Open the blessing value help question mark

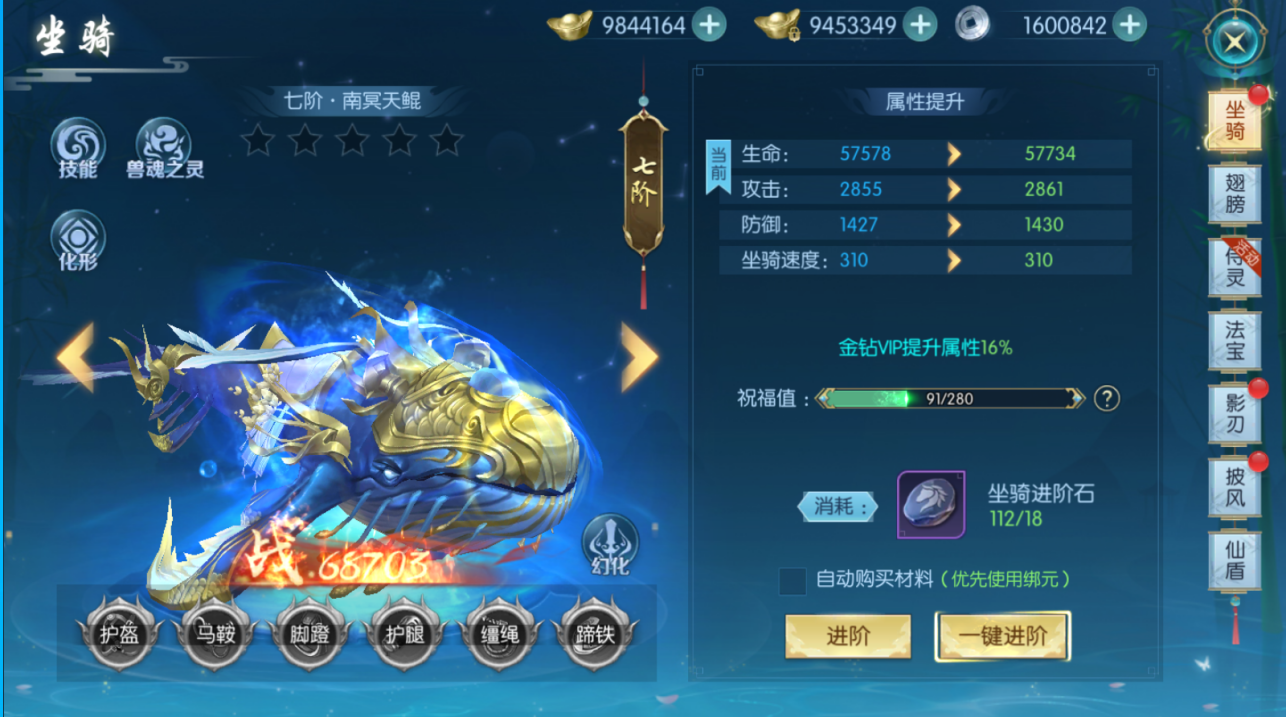[x=1106, y=398]
